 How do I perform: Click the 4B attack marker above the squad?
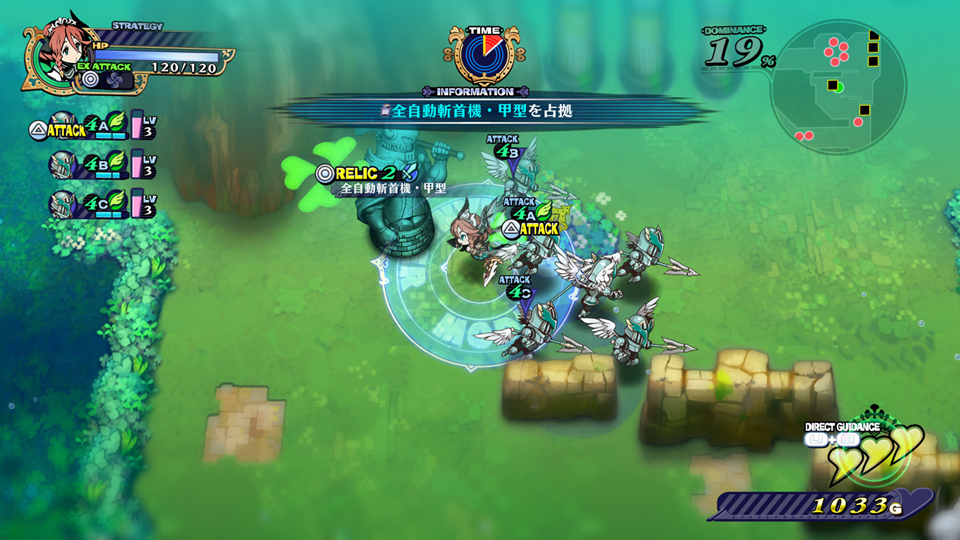tap(507, 149)
